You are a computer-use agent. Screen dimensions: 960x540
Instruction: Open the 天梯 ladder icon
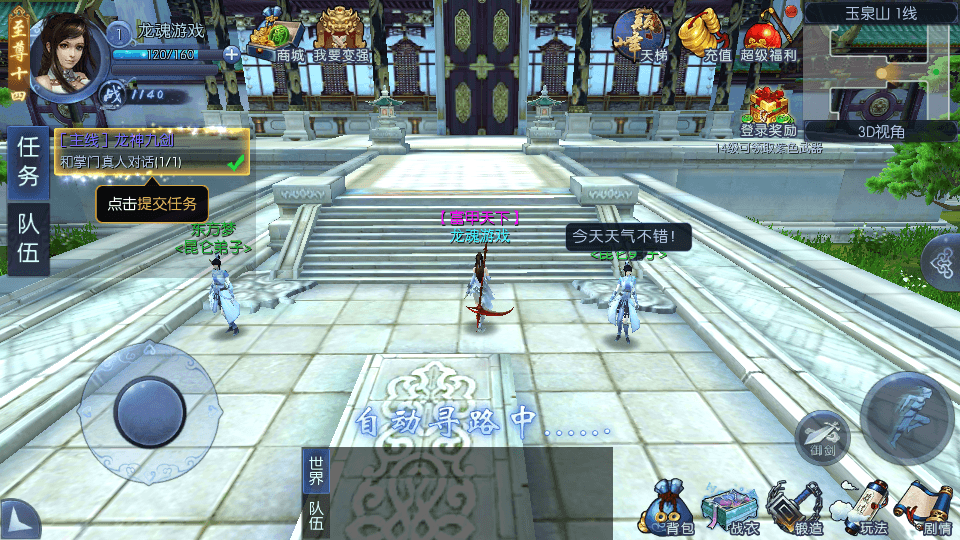(640, 36)
